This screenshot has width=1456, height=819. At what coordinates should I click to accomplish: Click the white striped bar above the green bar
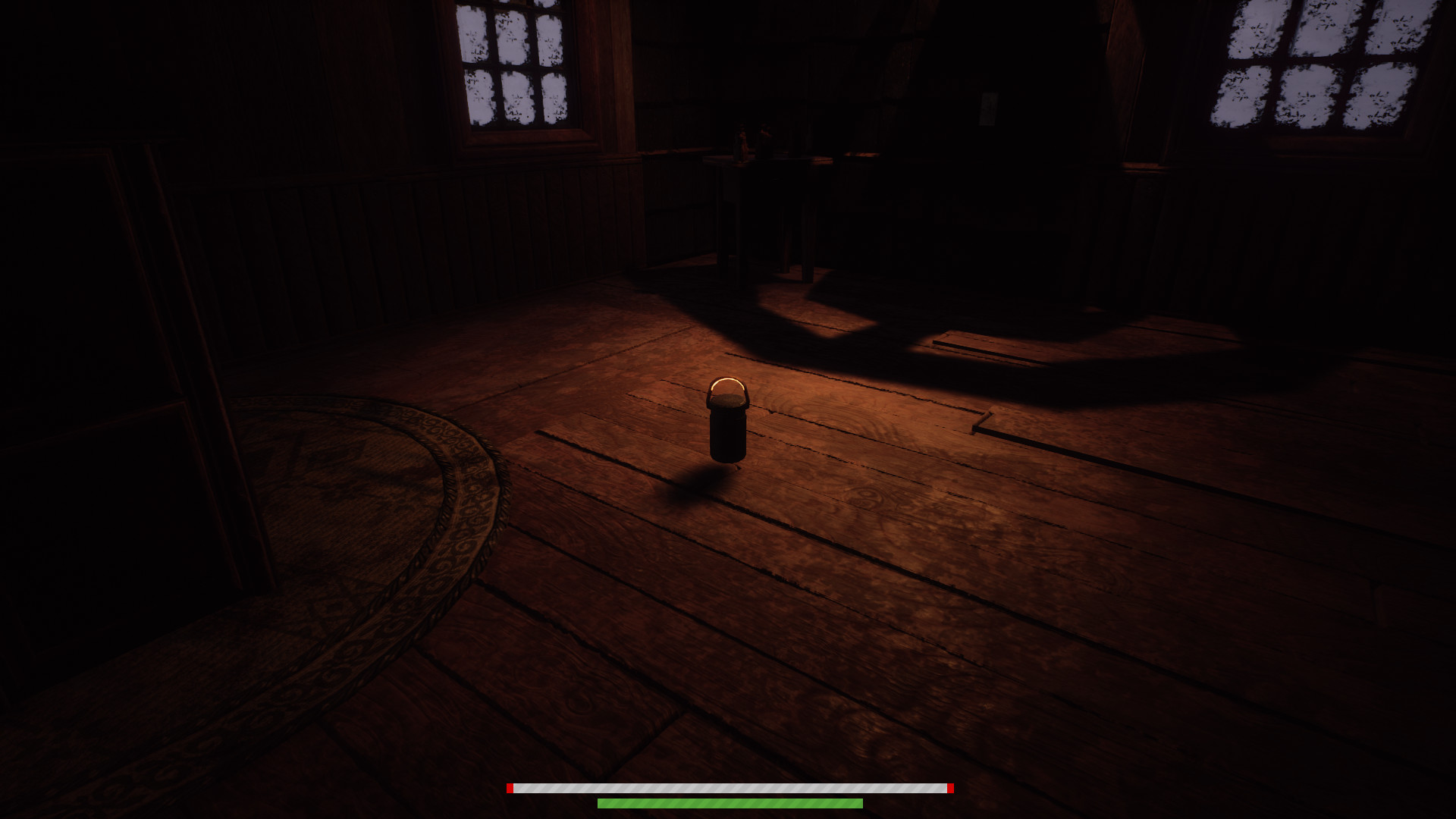pos(730,789)
